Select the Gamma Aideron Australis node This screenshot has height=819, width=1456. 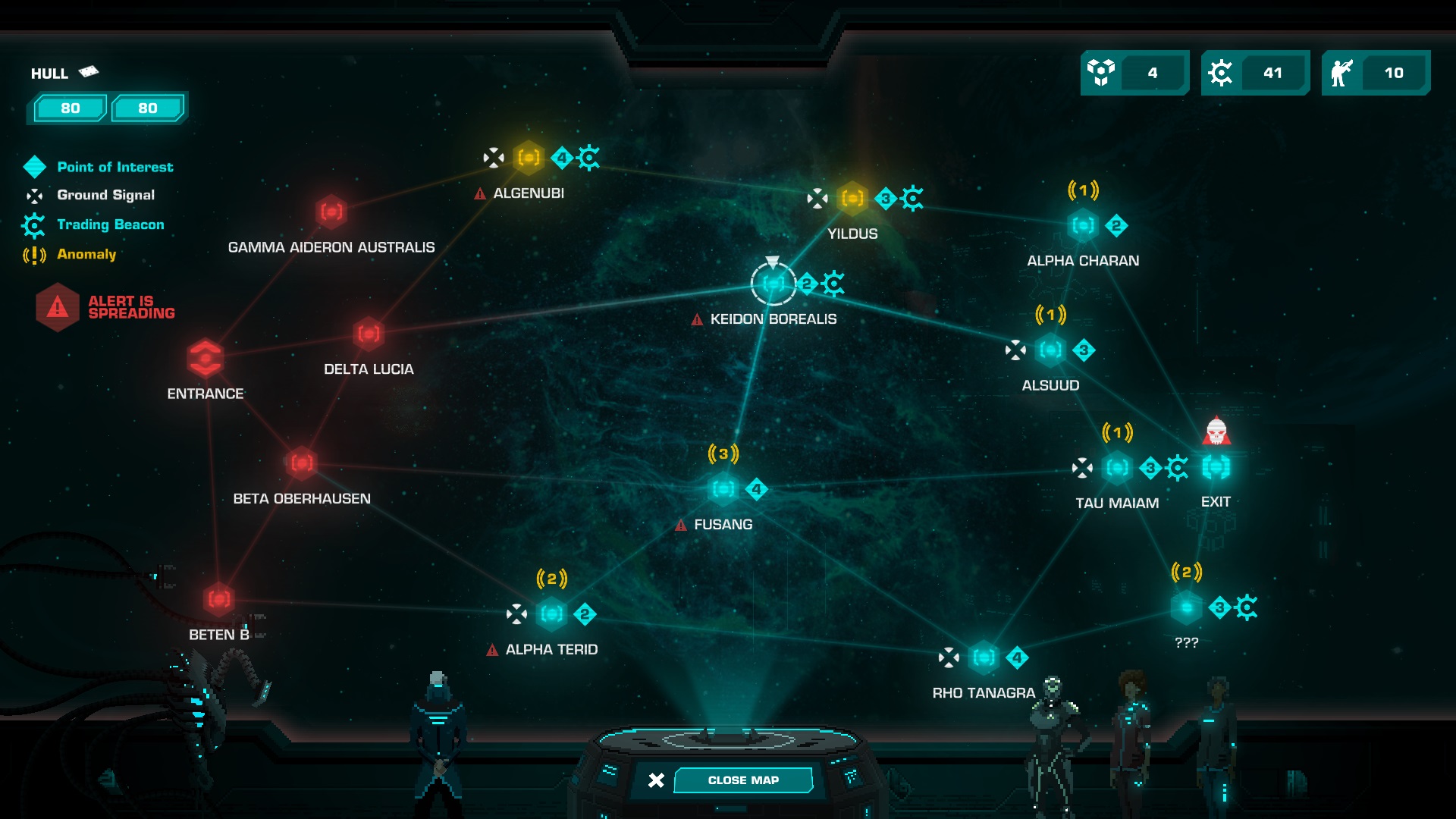click(x=331, y=212)
